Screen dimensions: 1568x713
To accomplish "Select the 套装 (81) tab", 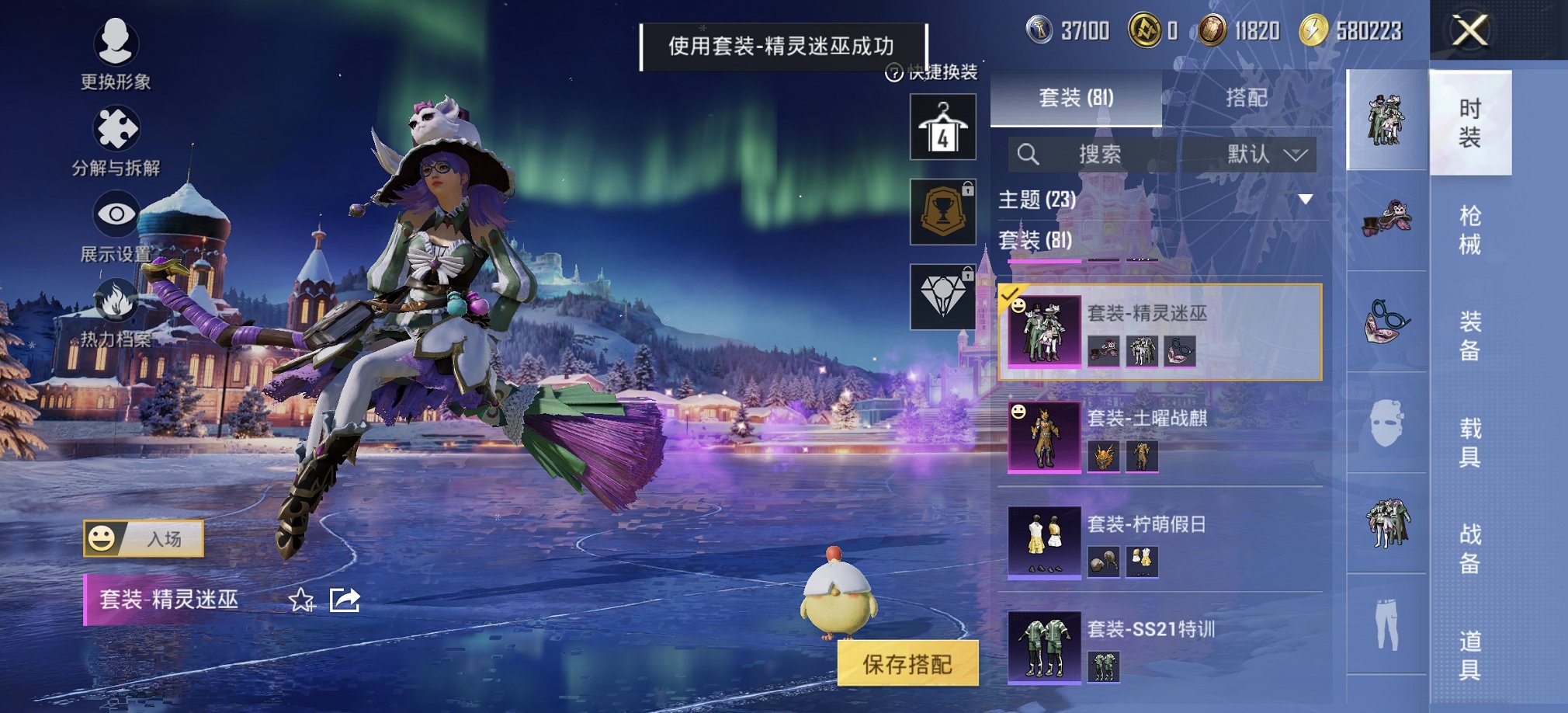I will pyautogui.click(x=1076, y=98).
